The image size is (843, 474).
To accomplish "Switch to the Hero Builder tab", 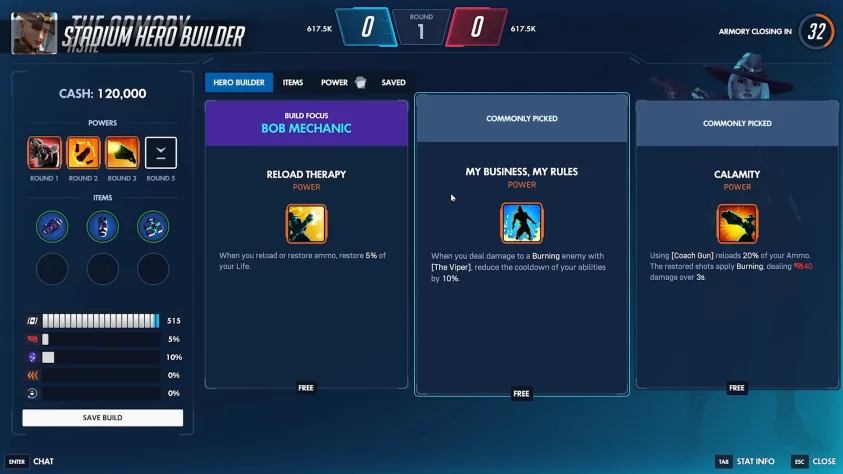I will [239, 82].
